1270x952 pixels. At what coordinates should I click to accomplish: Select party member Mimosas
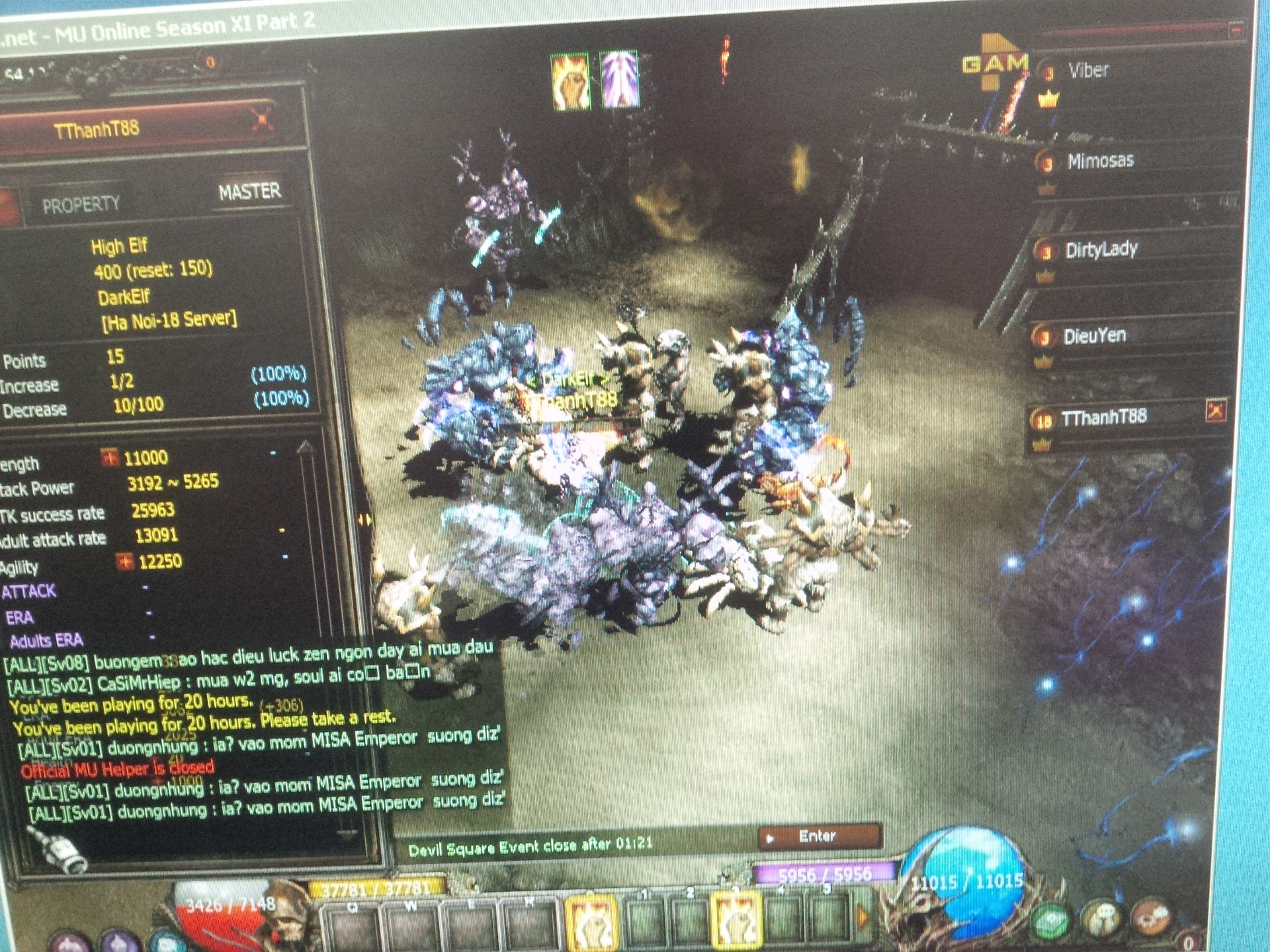(1099, 161)
